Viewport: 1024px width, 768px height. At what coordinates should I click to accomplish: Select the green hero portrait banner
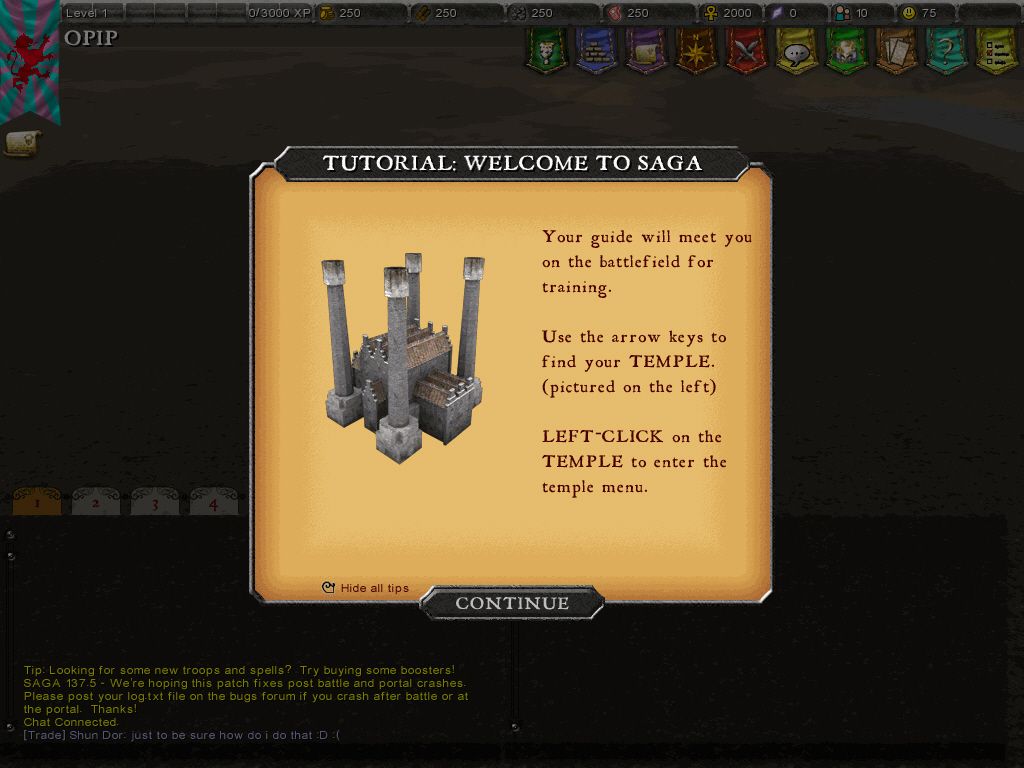(x=846, y=49)
